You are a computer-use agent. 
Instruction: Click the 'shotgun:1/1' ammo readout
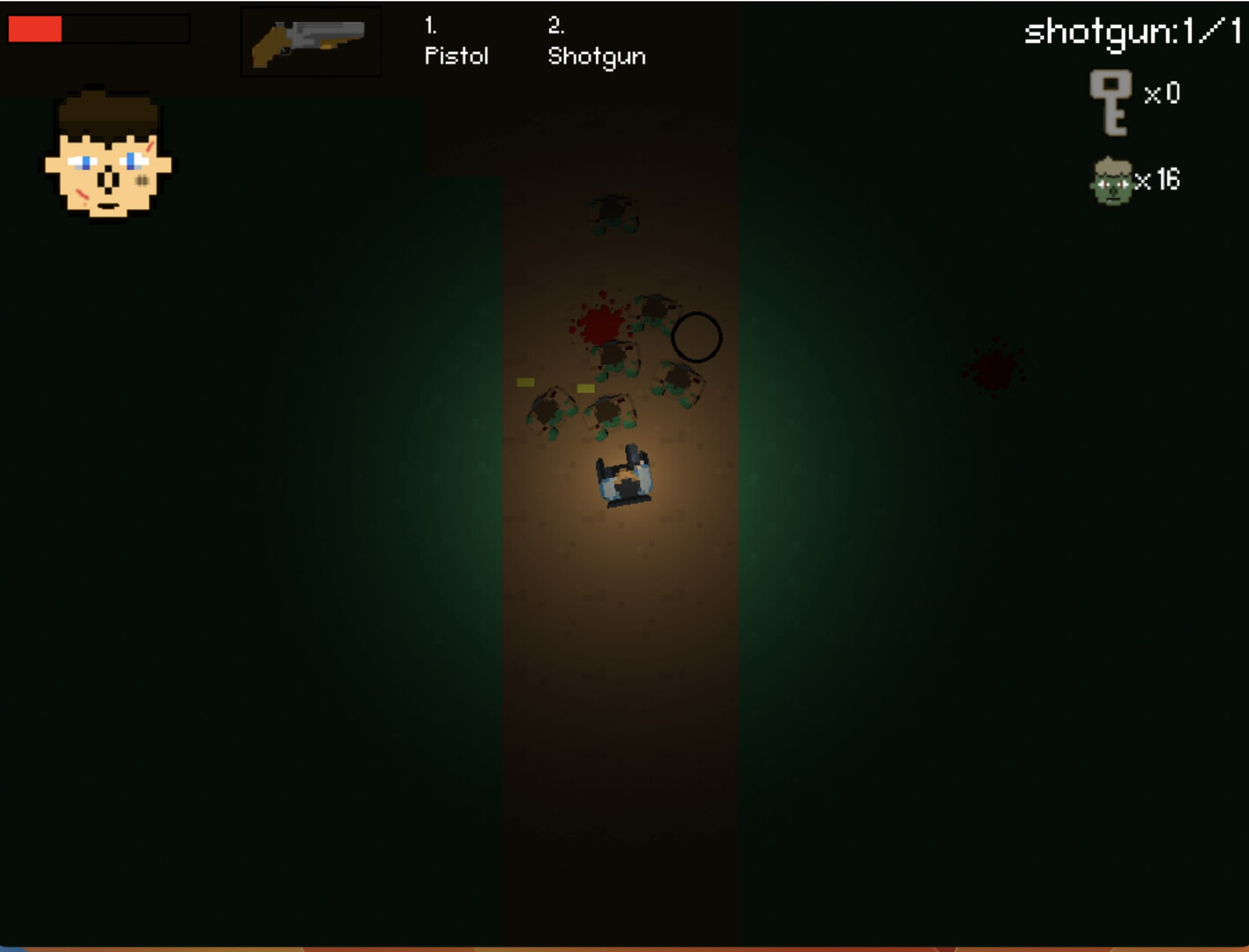(1131, 31)
